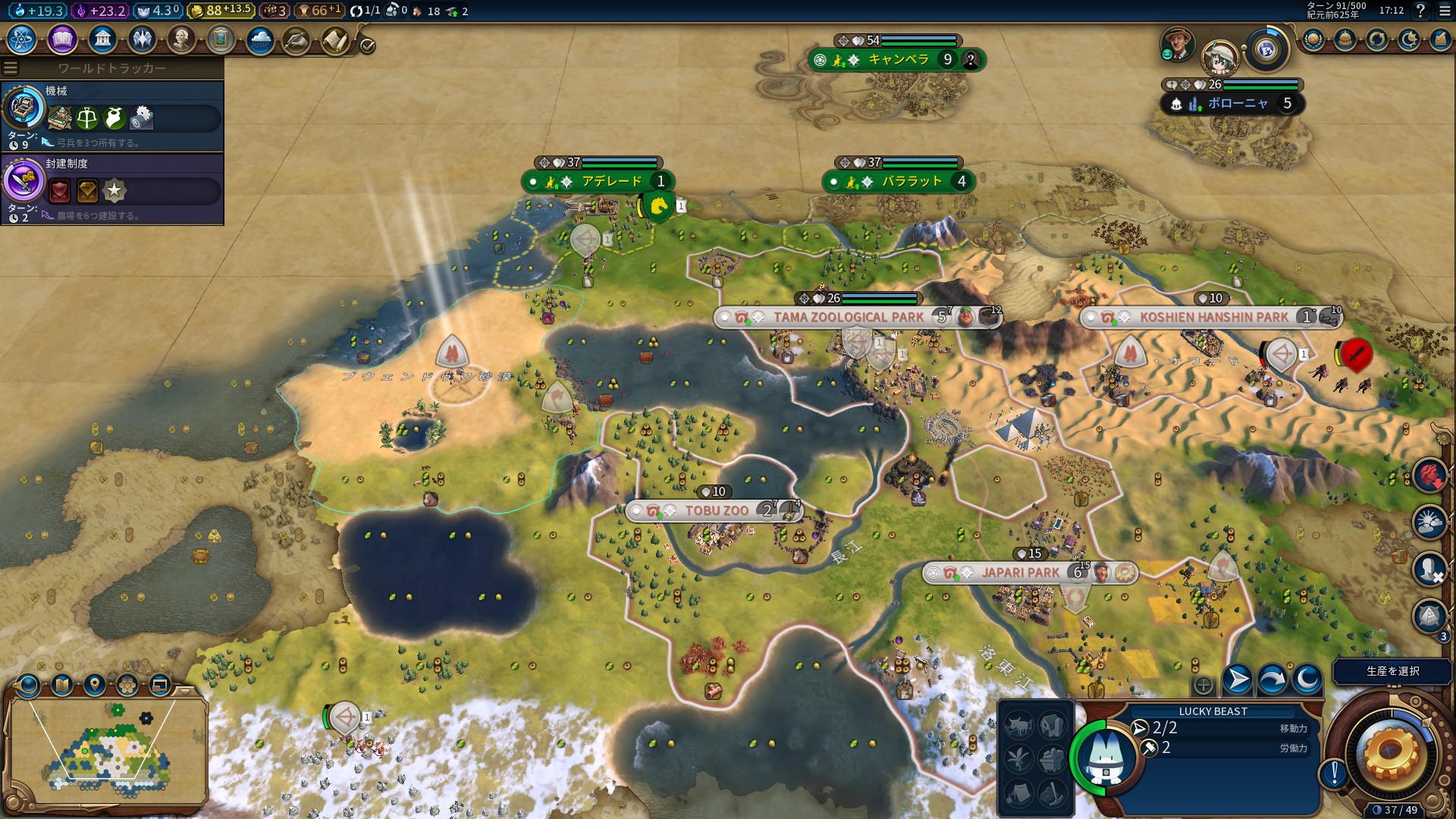Show the Great People bust icon

pos(181,39)
